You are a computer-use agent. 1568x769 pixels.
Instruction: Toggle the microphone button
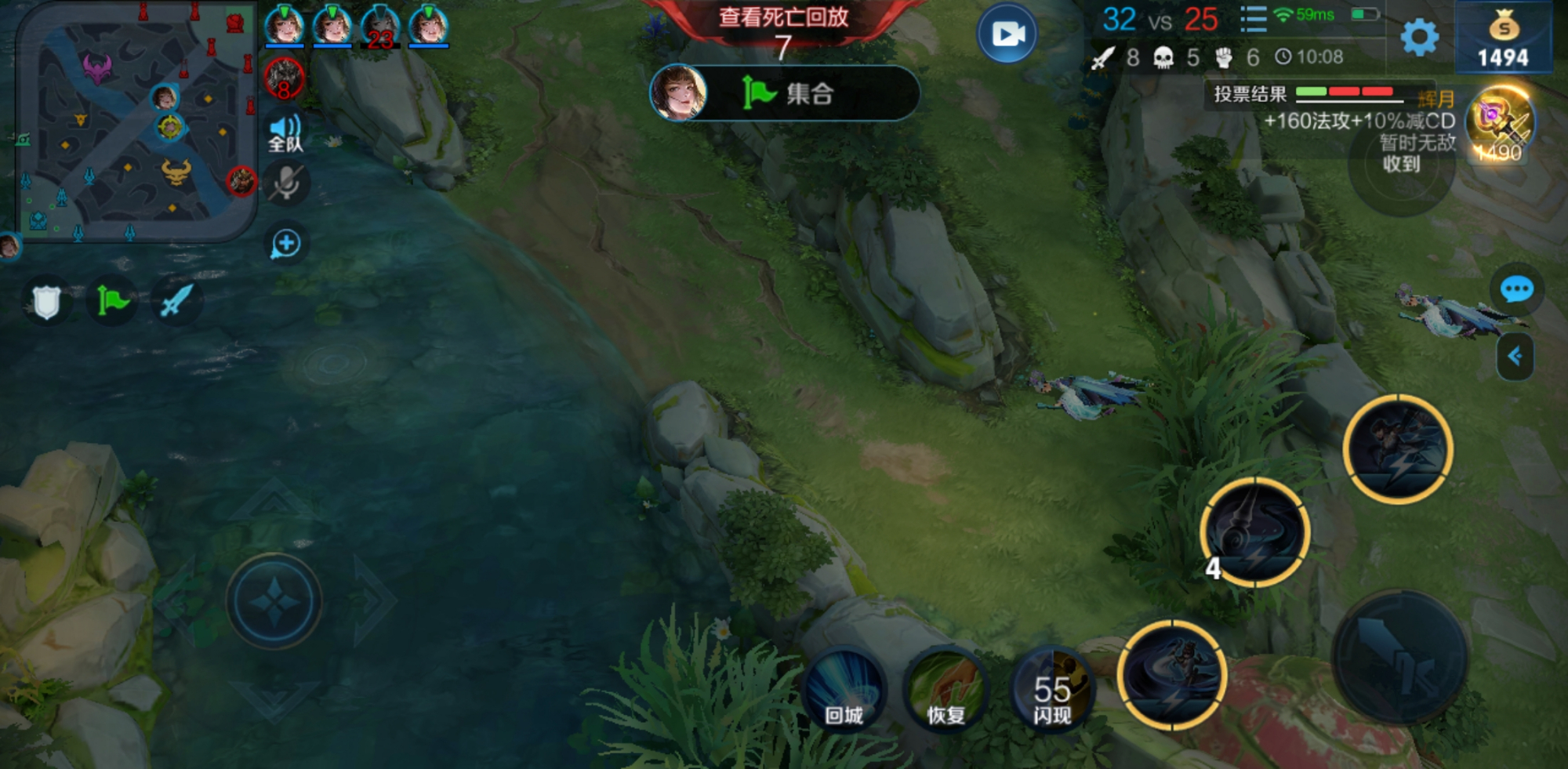[286, 184]
